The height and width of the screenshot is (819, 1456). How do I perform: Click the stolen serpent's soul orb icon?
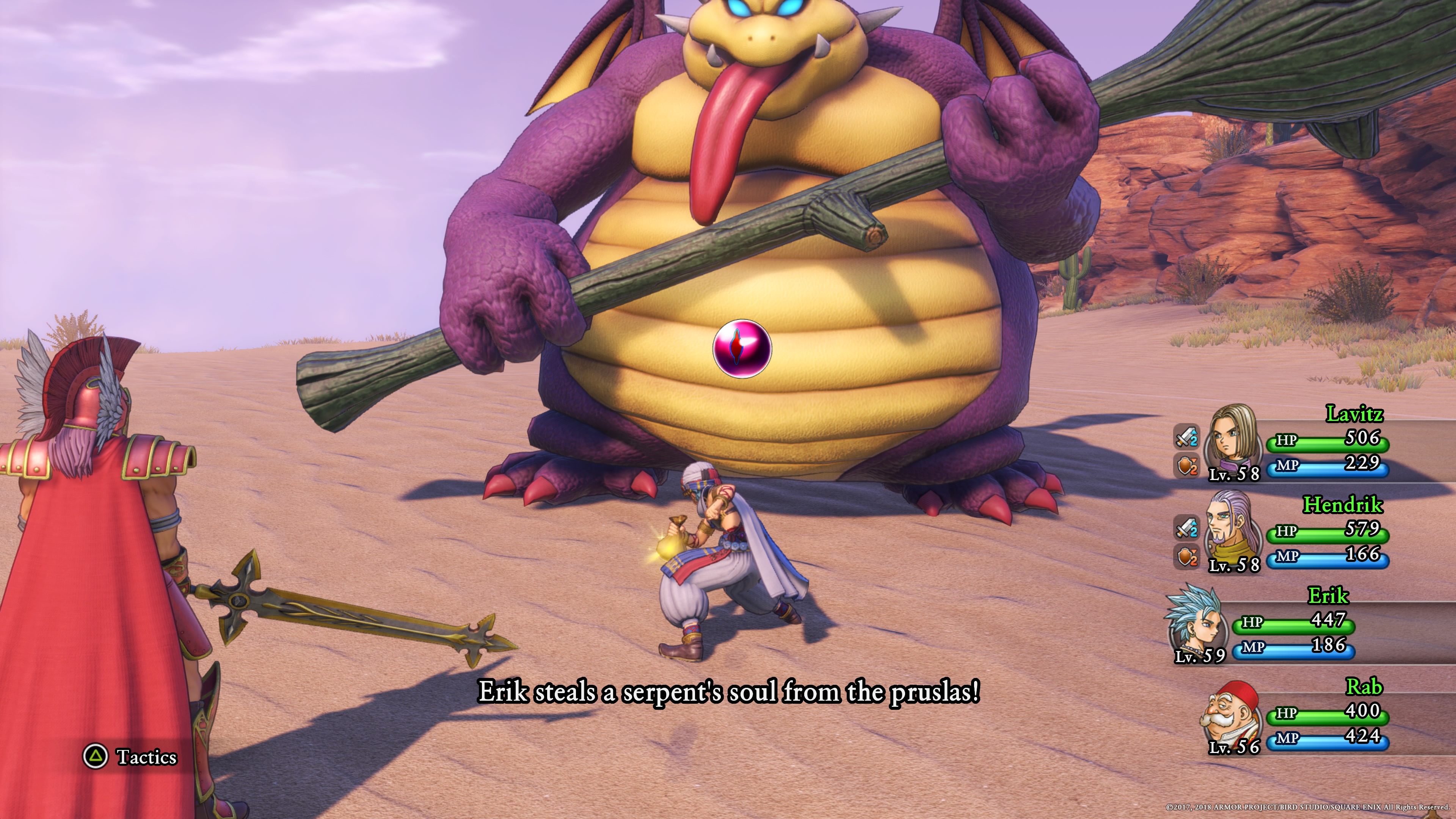click(742, 348)
